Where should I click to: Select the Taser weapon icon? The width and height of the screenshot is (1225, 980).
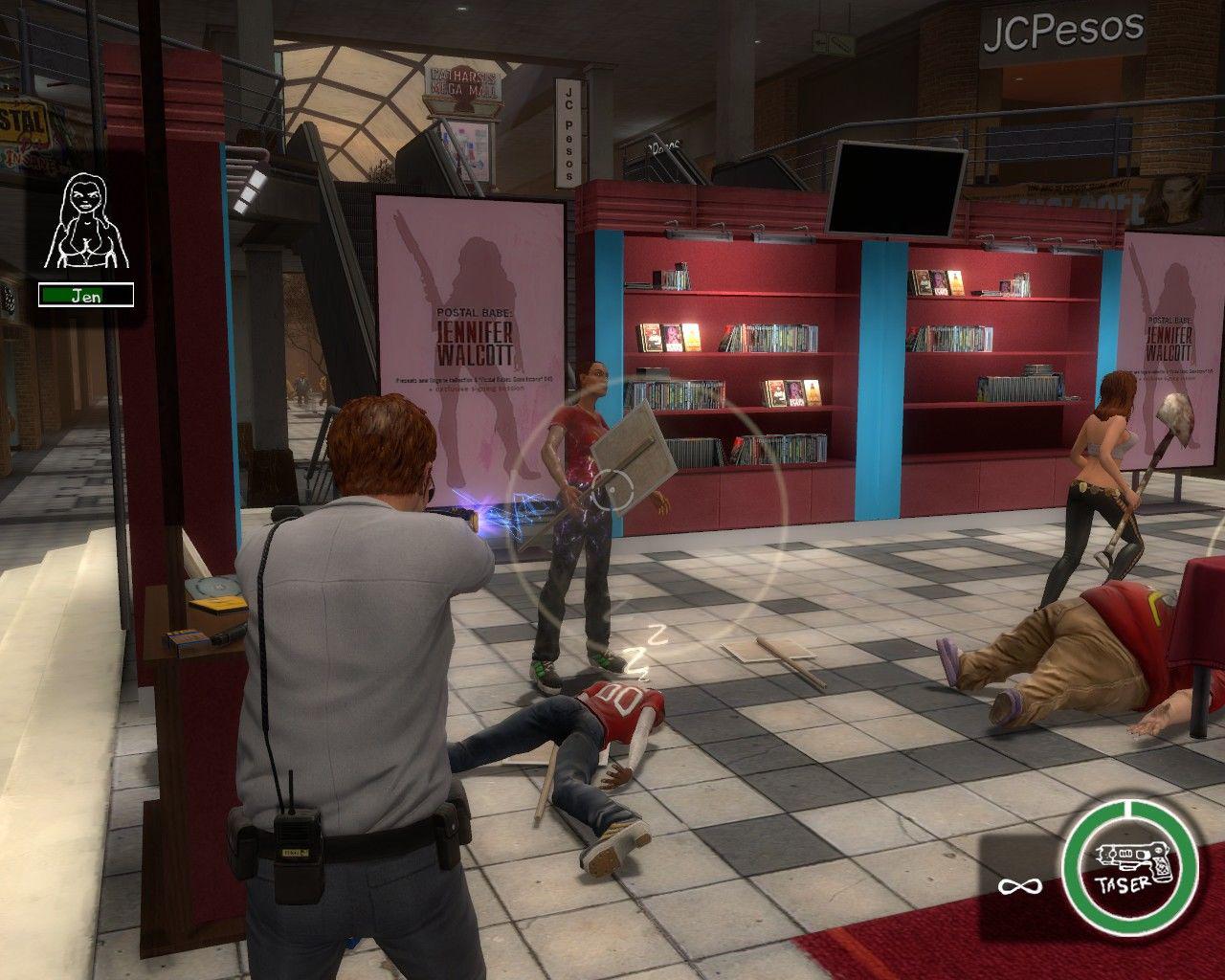pos(1129,867)
